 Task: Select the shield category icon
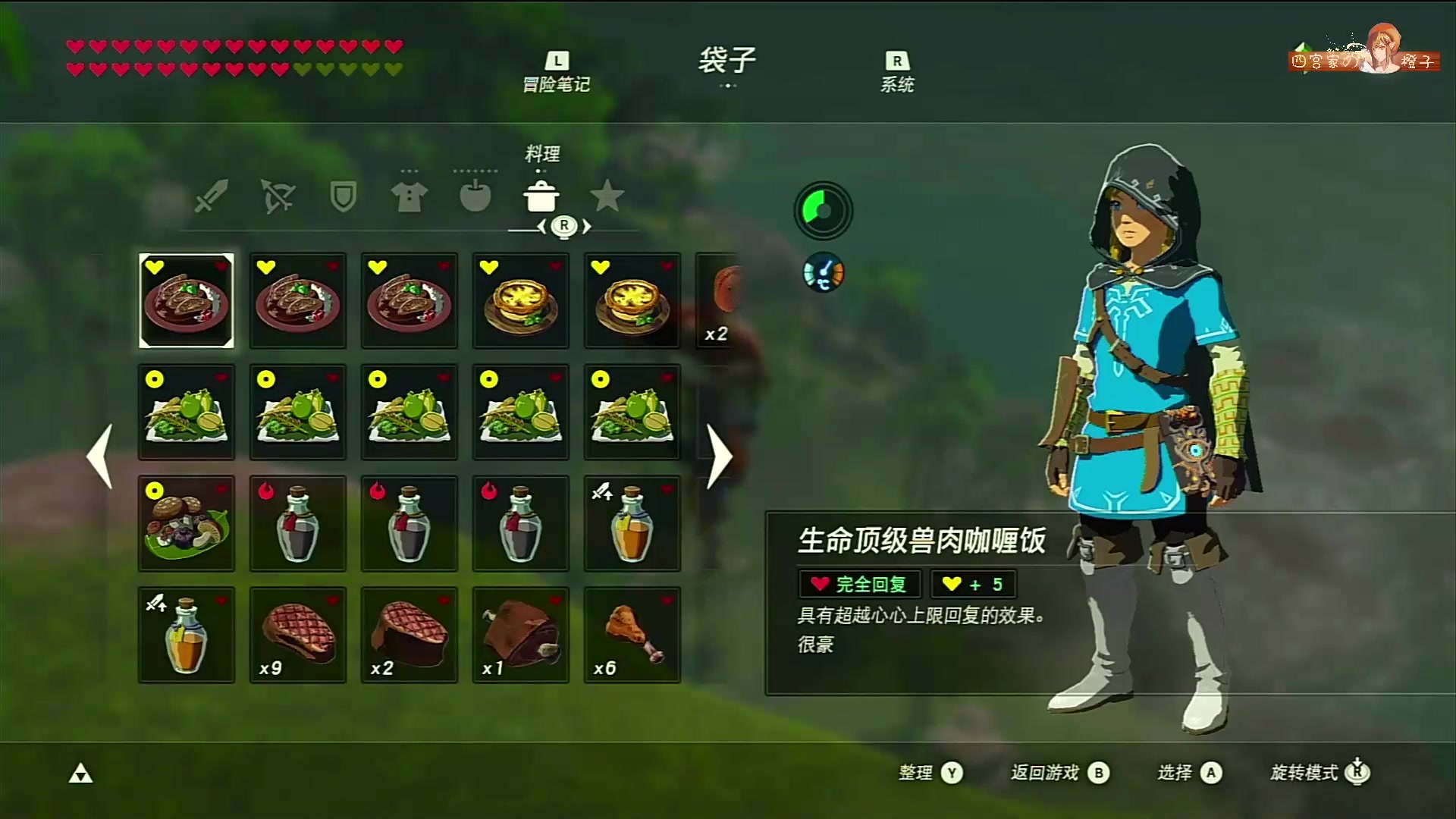[342, 196]
